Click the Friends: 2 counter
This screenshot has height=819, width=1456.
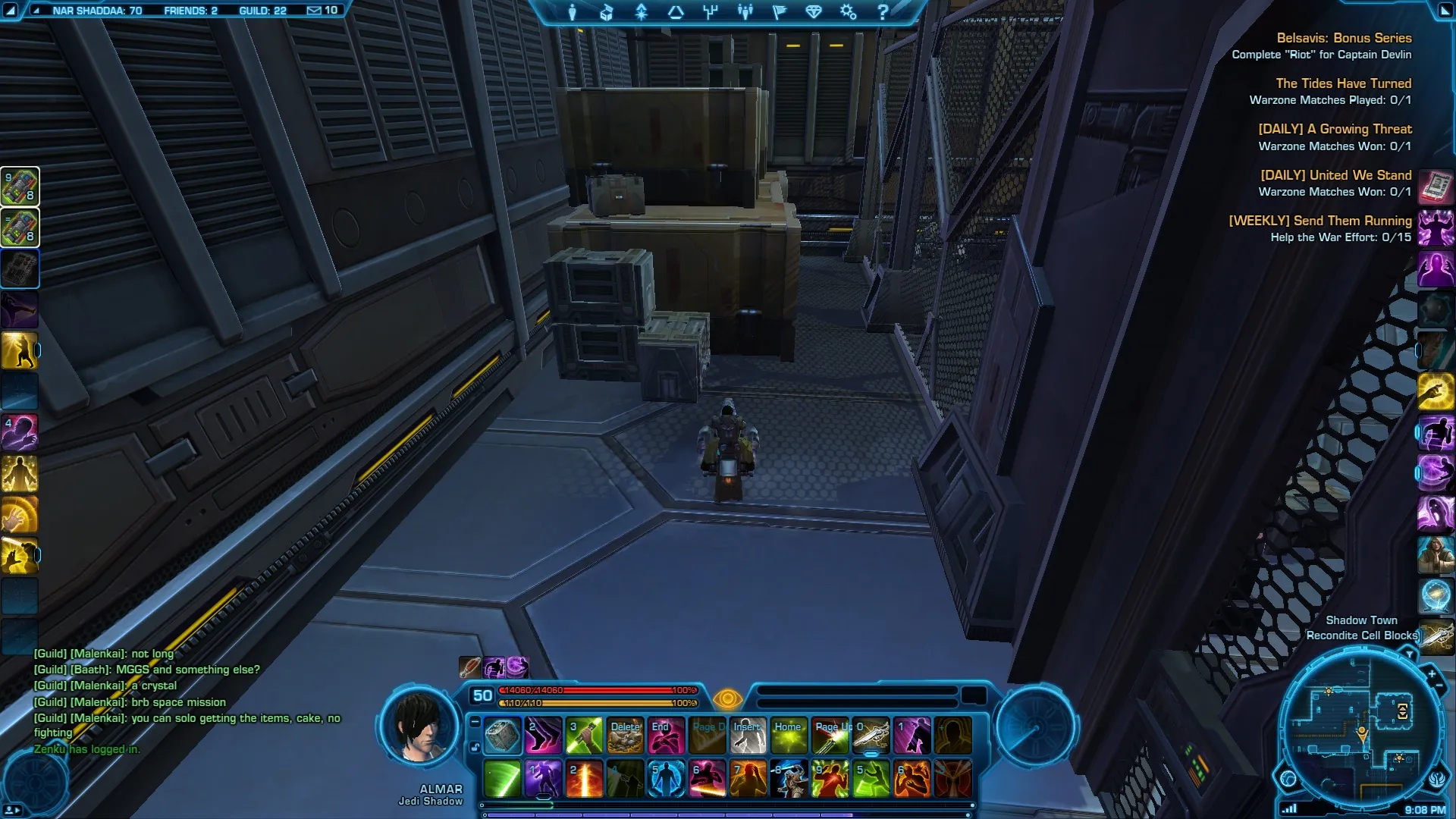coord(190,11)
